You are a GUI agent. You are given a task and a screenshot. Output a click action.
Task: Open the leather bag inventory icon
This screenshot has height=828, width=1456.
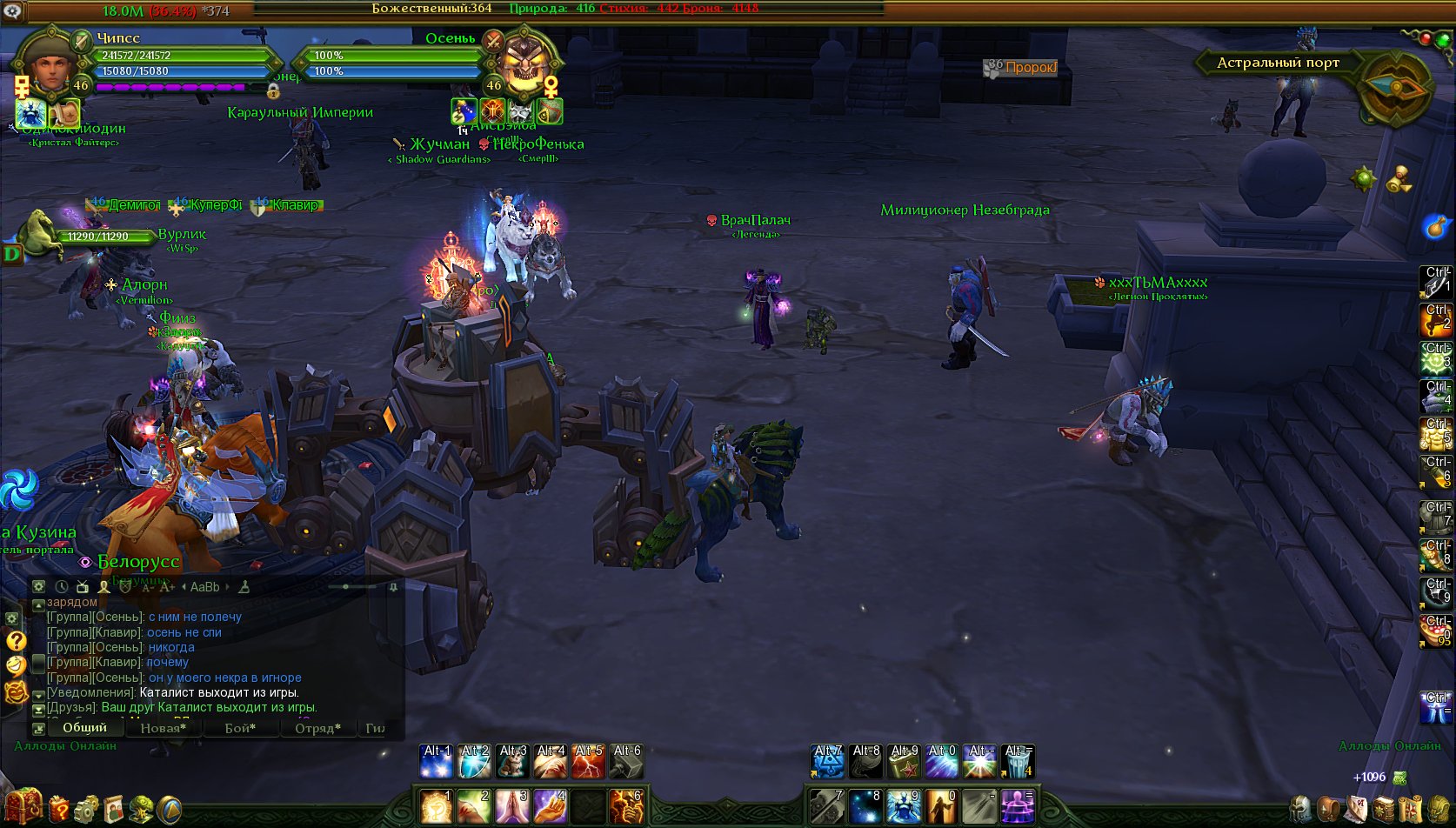1328,809
